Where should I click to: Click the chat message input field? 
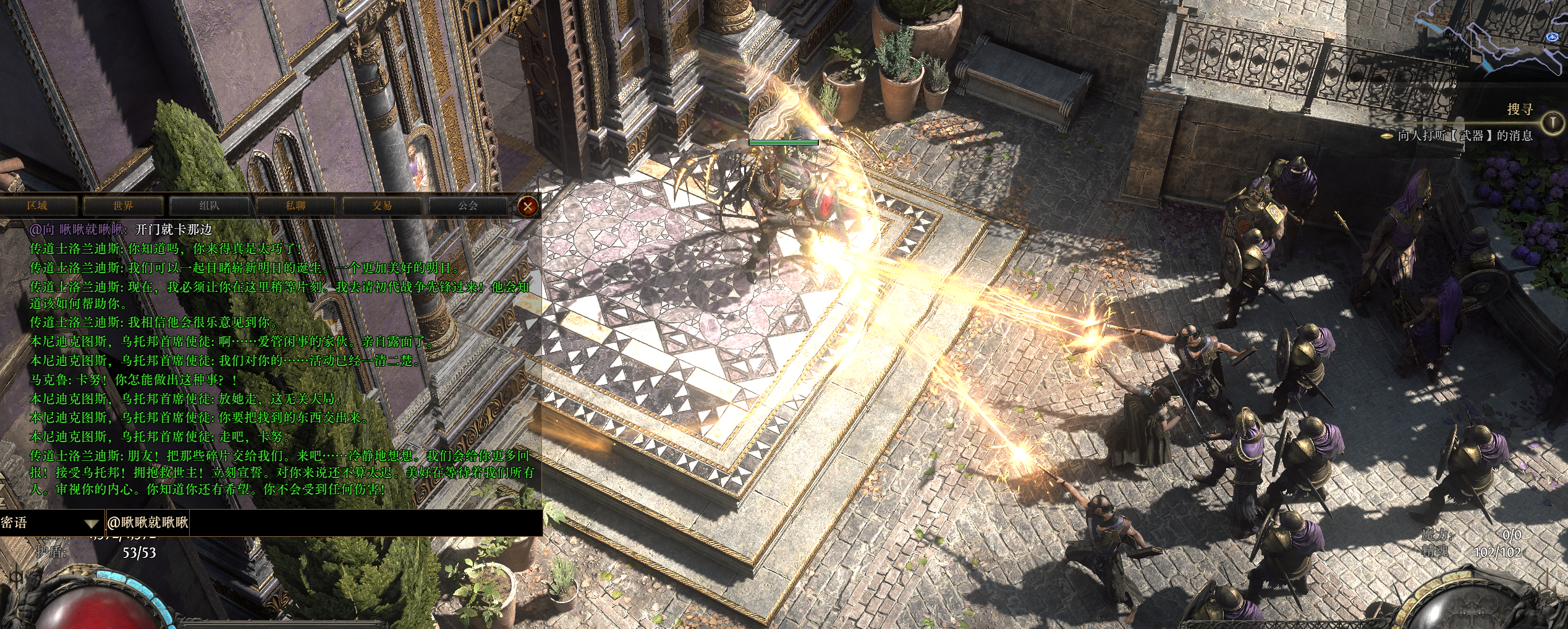point(365,523)
